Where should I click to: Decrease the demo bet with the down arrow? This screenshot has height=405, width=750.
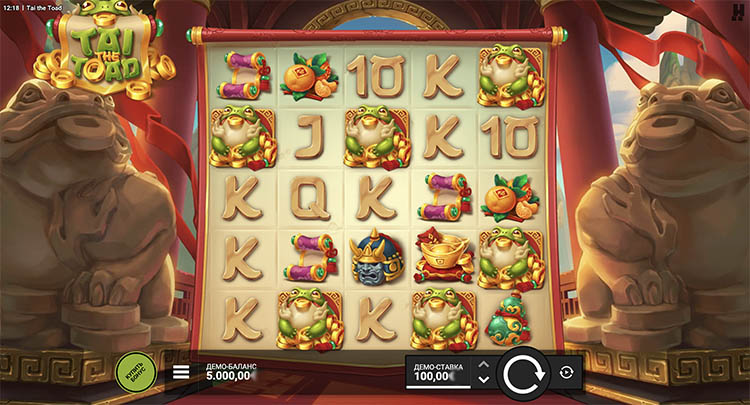coord(484,380)
